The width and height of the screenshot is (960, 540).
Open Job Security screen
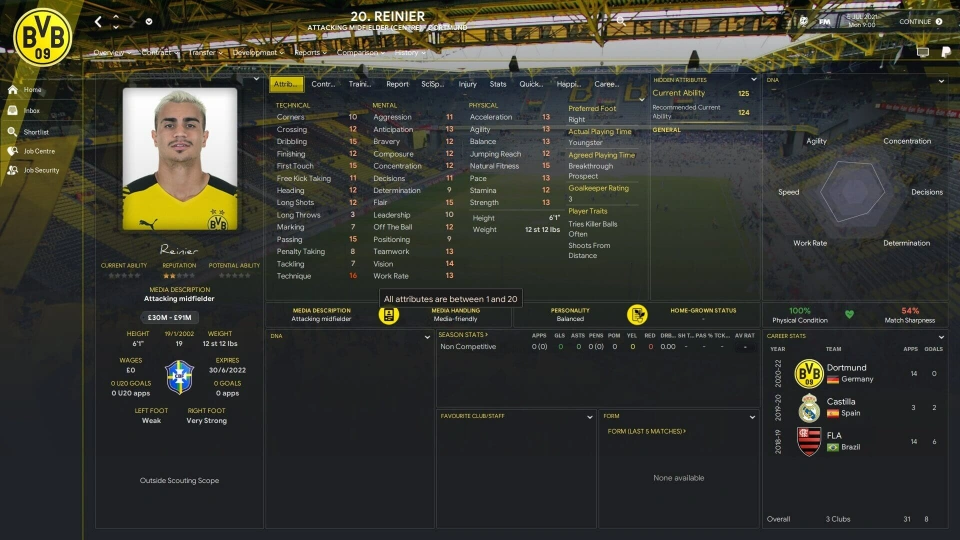coord(41,170)
